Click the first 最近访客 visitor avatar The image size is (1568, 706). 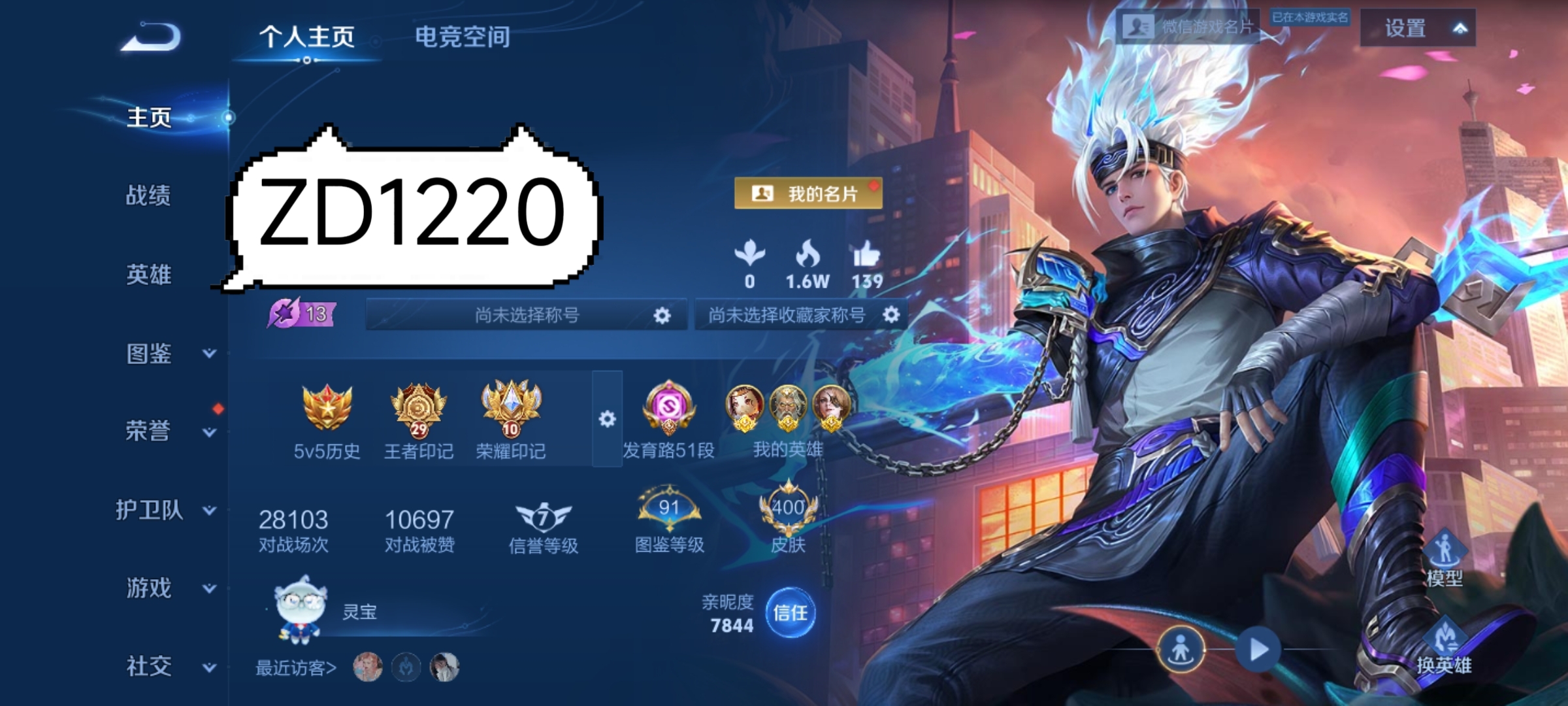(367, 667)
